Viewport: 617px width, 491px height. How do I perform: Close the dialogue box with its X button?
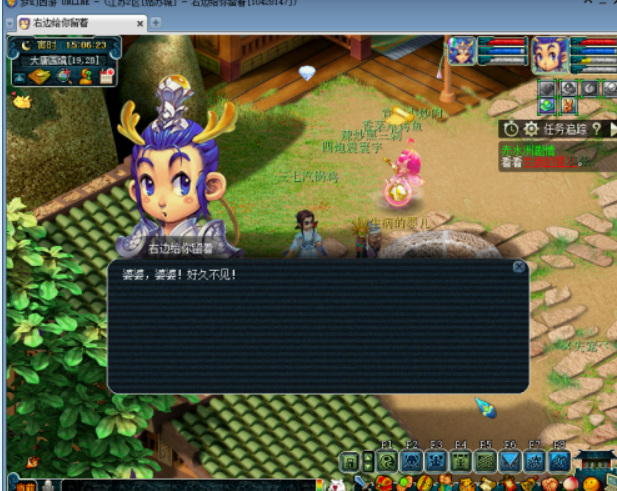click(x=519, y=267)
